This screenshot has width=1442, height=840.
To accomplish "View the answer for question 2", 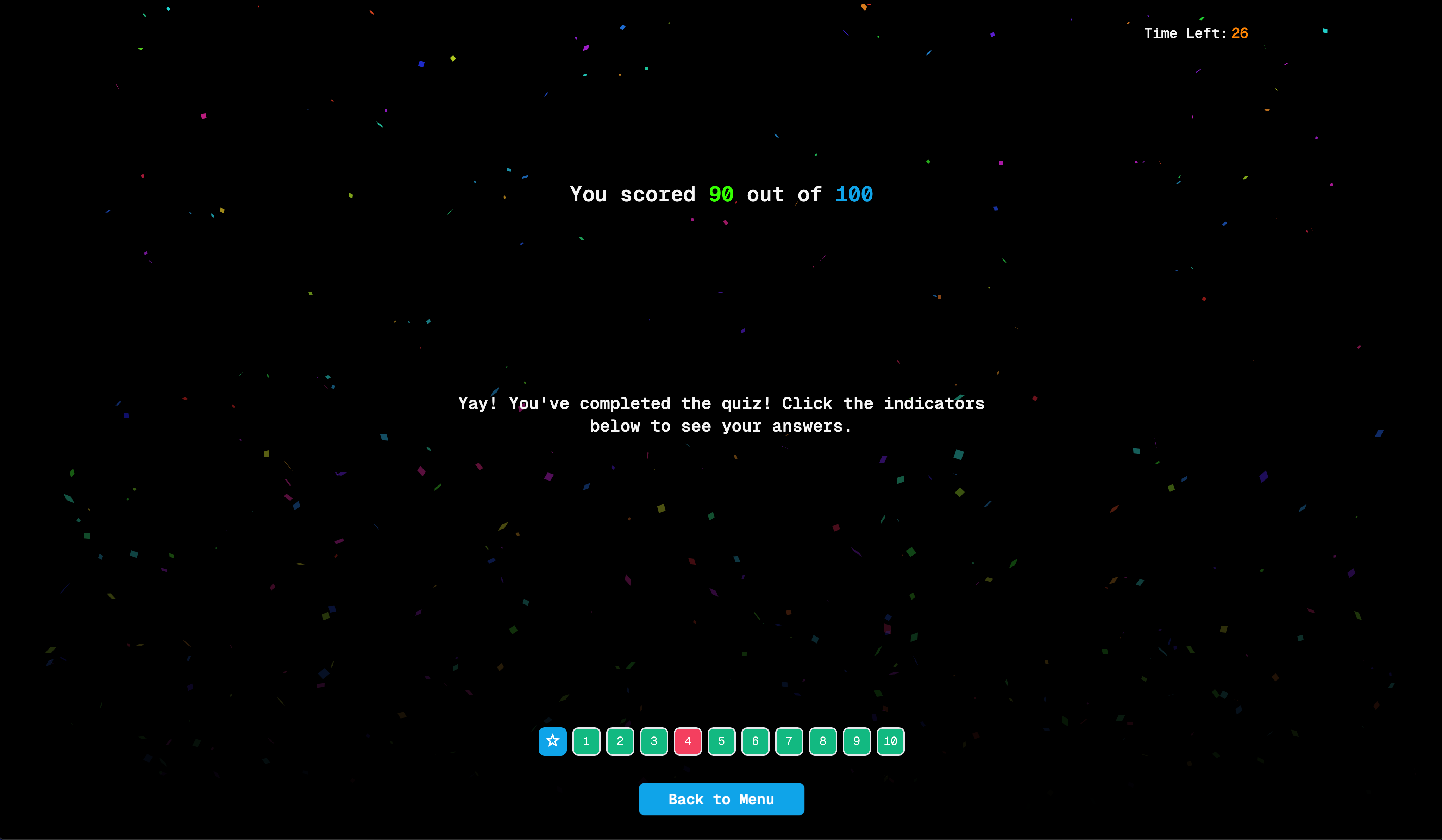I will 620,741.
